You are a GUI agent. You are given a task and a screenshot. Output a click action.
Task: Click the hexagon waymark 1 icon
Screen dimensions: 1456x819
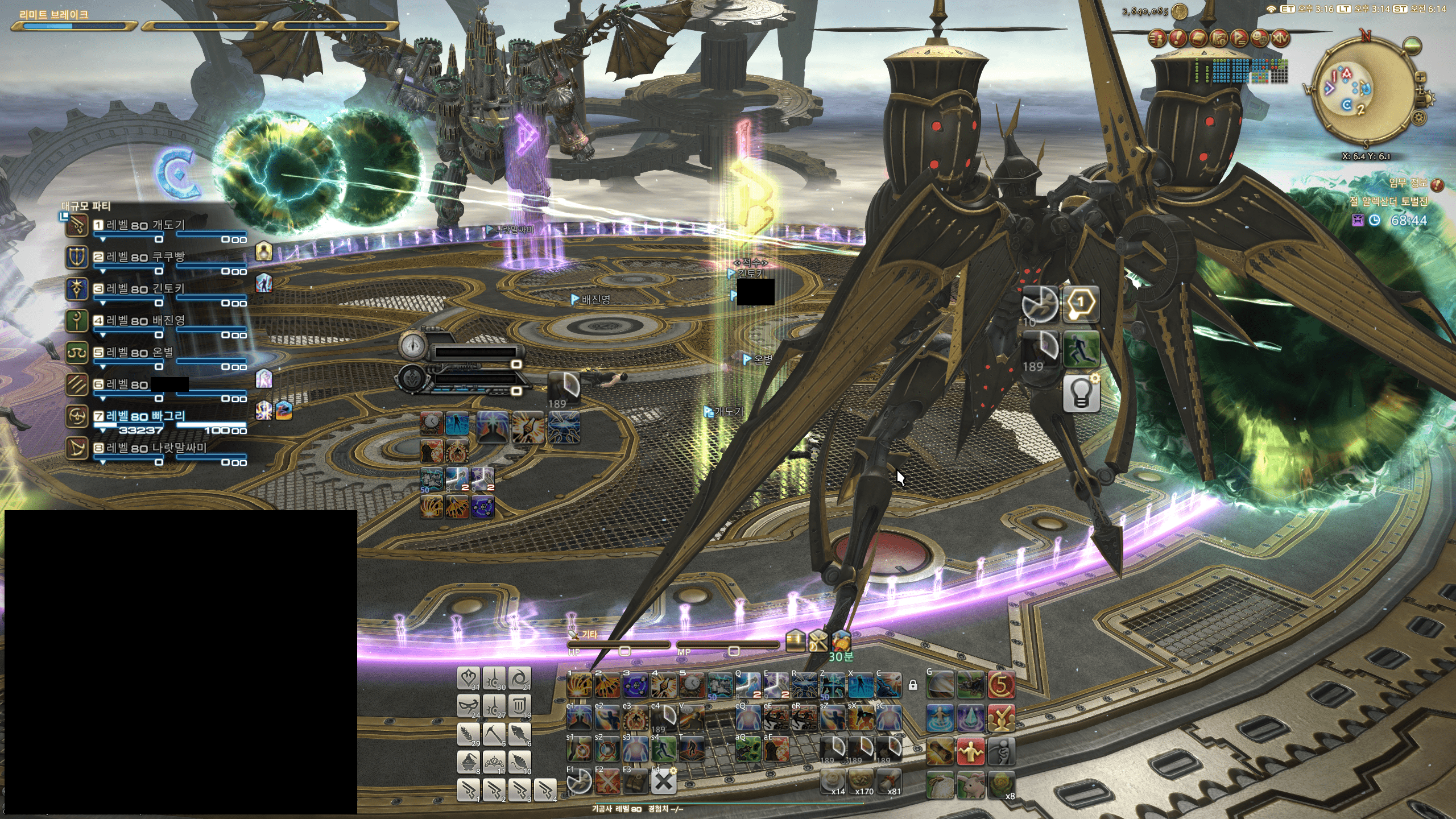tap(1081, 304)
